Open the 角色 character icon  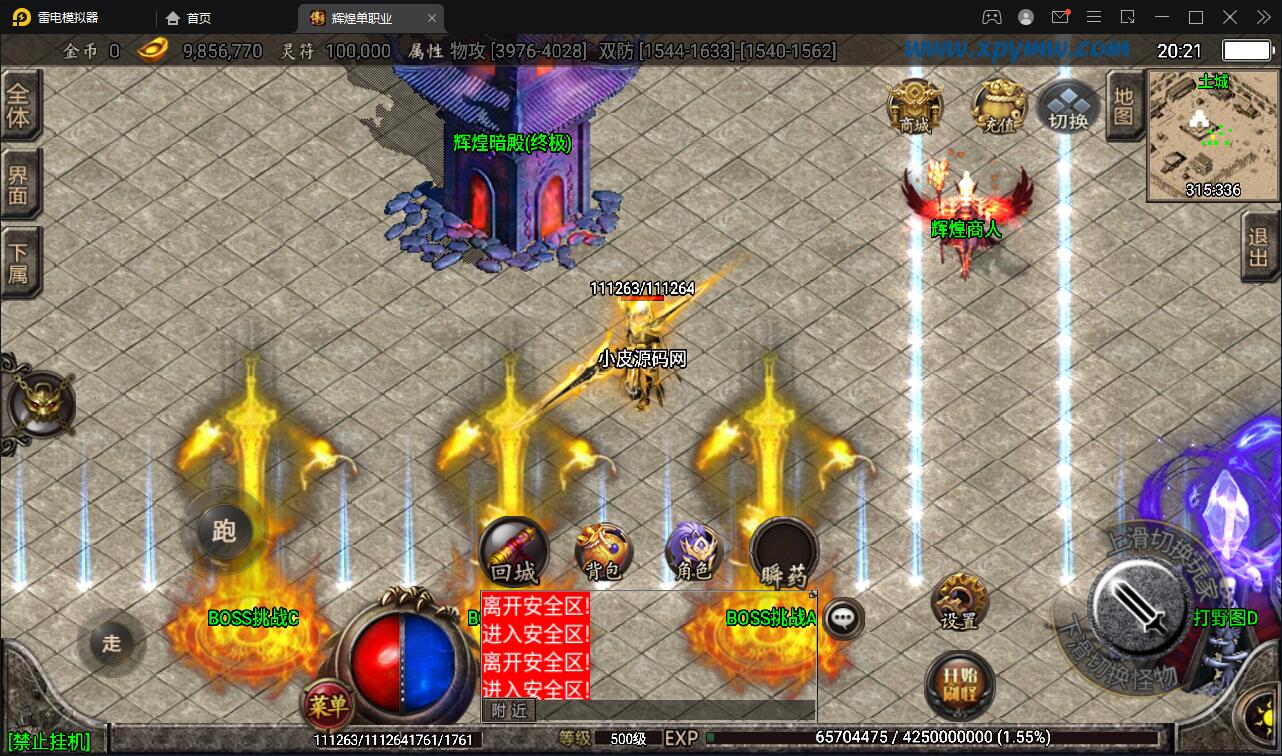pos(692,555)
